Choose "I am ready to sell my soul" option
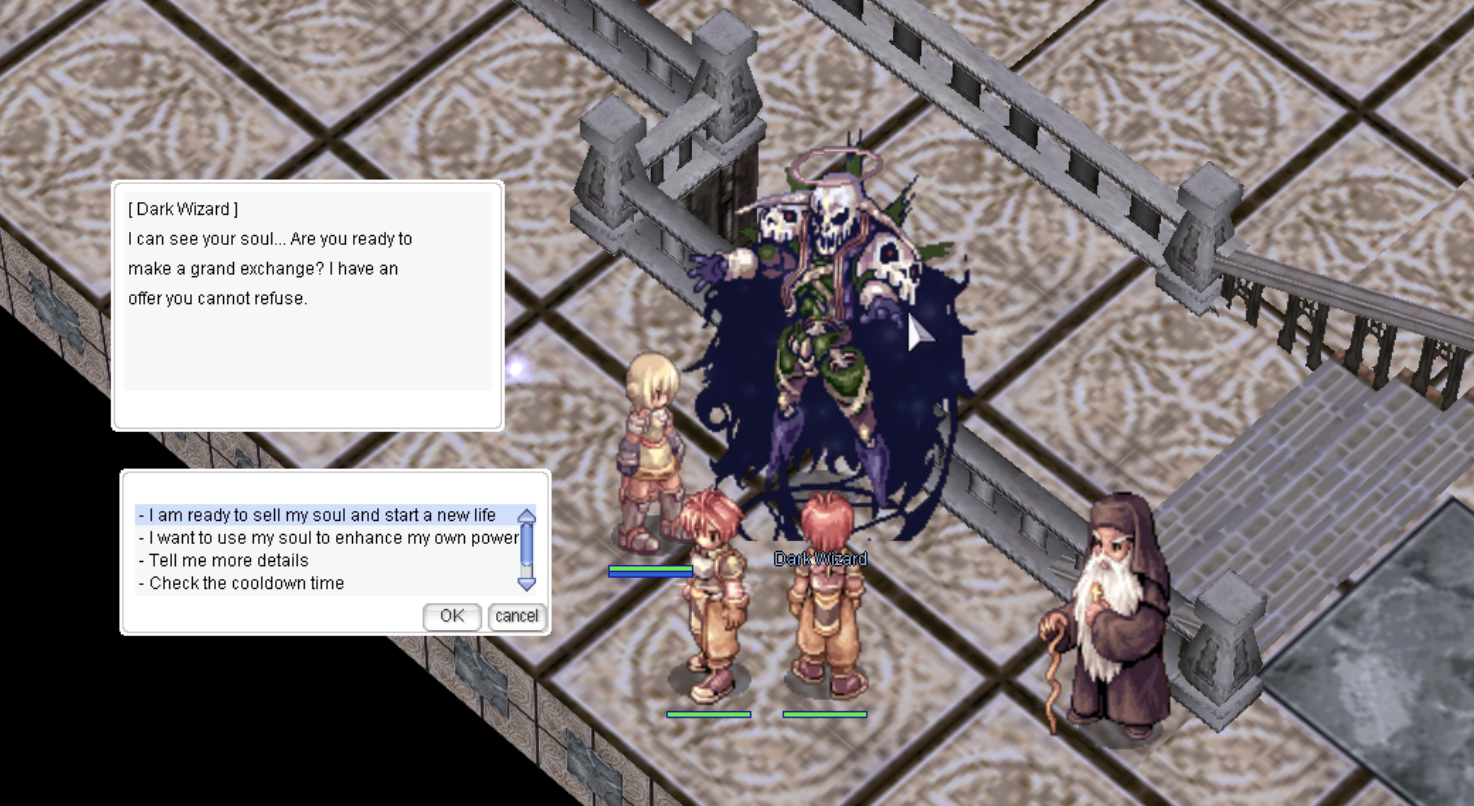 point(322,515)
